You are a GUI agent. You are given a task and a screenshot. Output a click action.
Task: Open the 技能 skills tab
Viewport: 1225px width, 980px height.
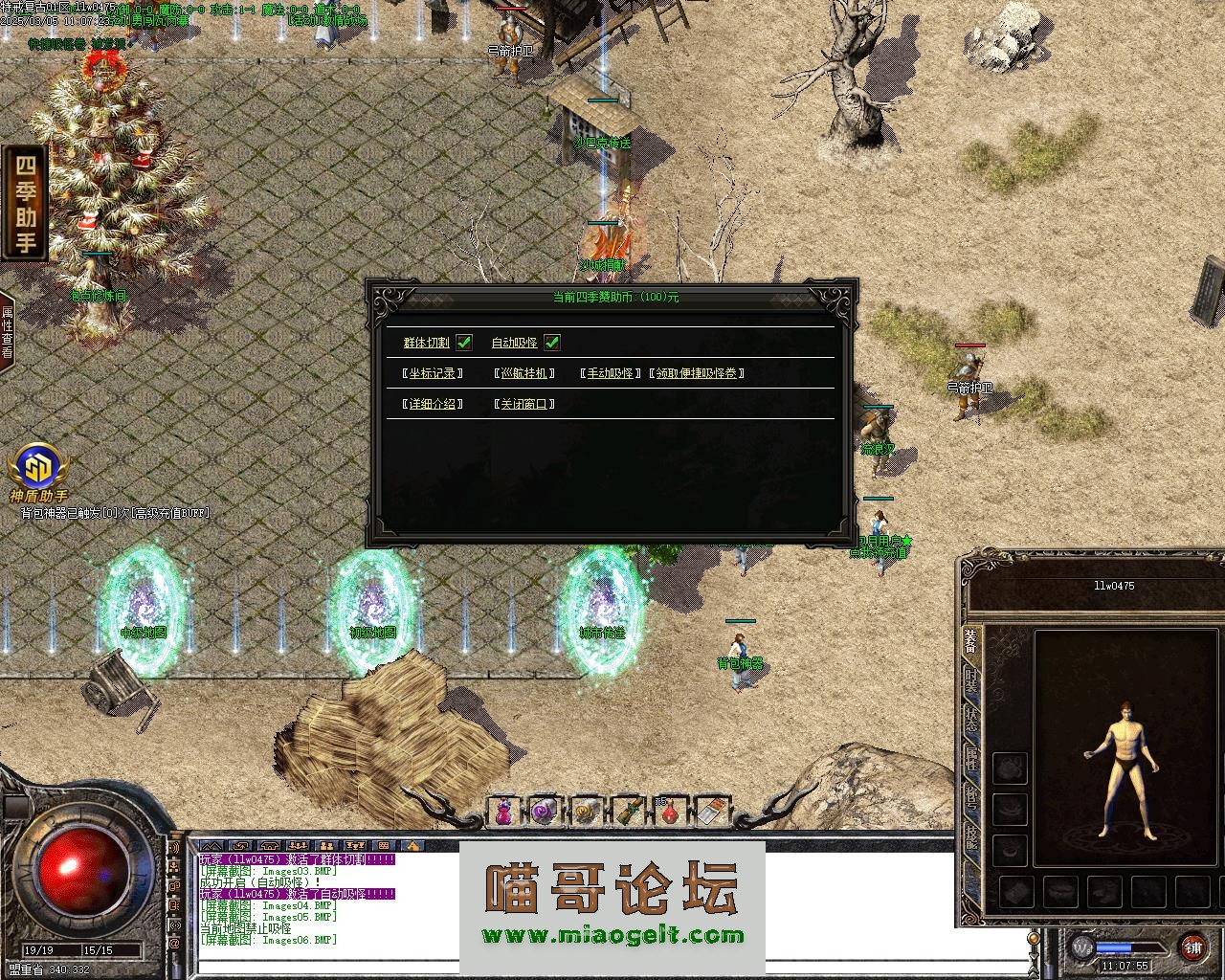click(970, 835)
